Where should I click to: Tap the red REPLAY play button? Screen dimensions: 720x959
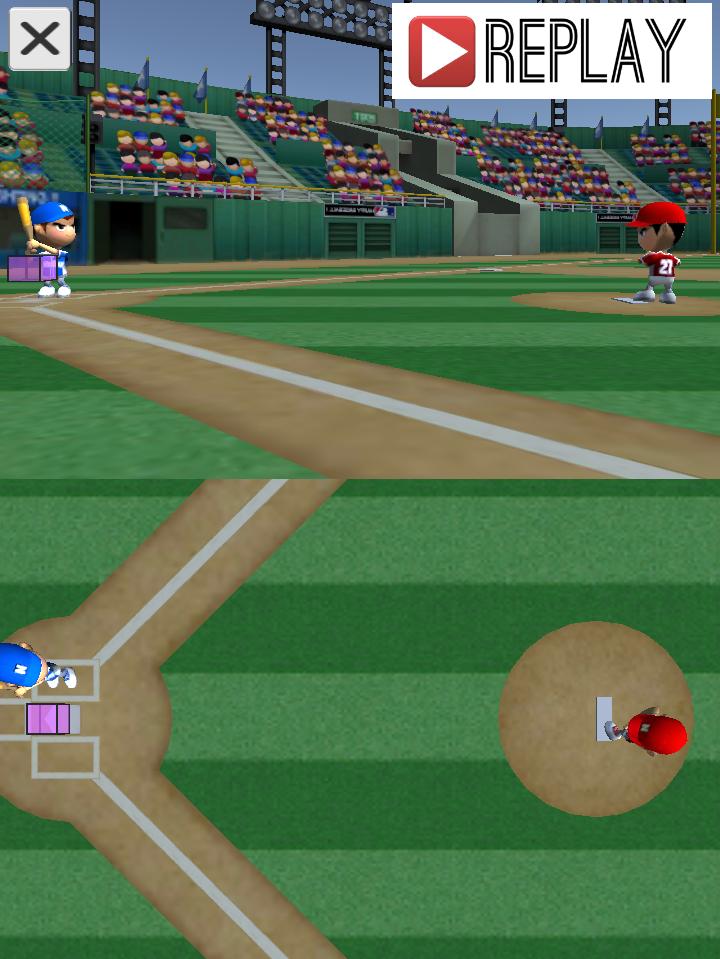(441, 51)
